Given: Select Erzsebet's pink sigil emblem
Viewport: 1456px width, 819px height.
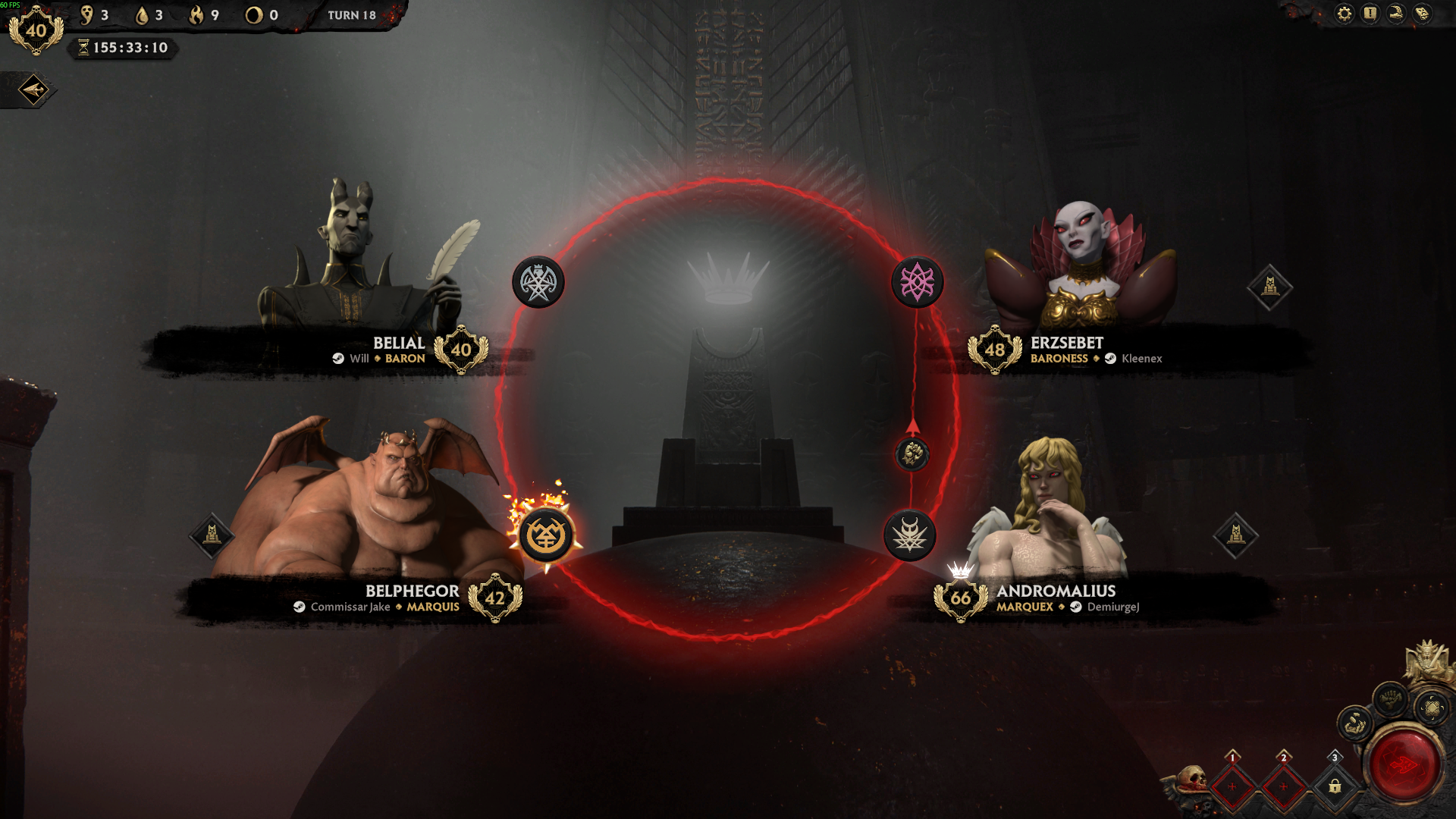Looking at the screenshot, I should 917,283.
